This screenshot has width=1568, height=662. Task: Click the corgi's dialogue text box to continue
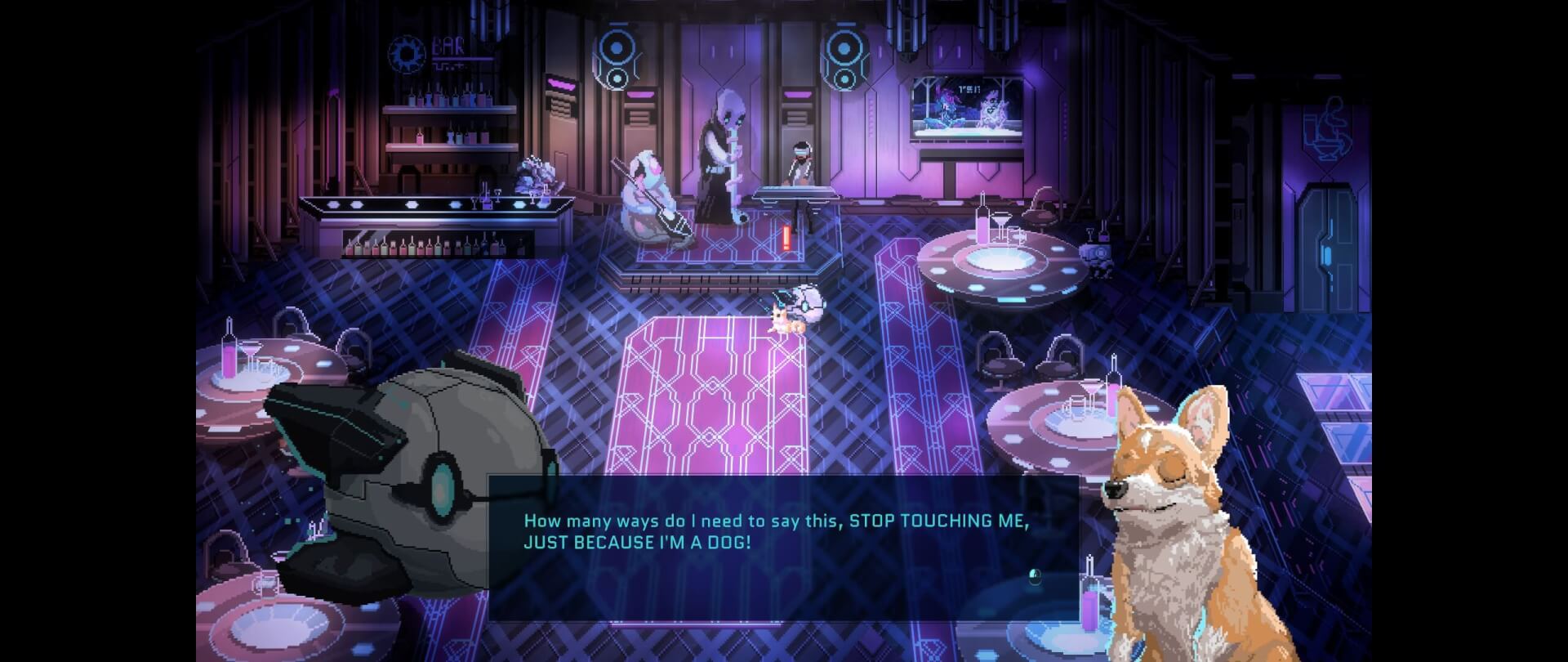782,548
